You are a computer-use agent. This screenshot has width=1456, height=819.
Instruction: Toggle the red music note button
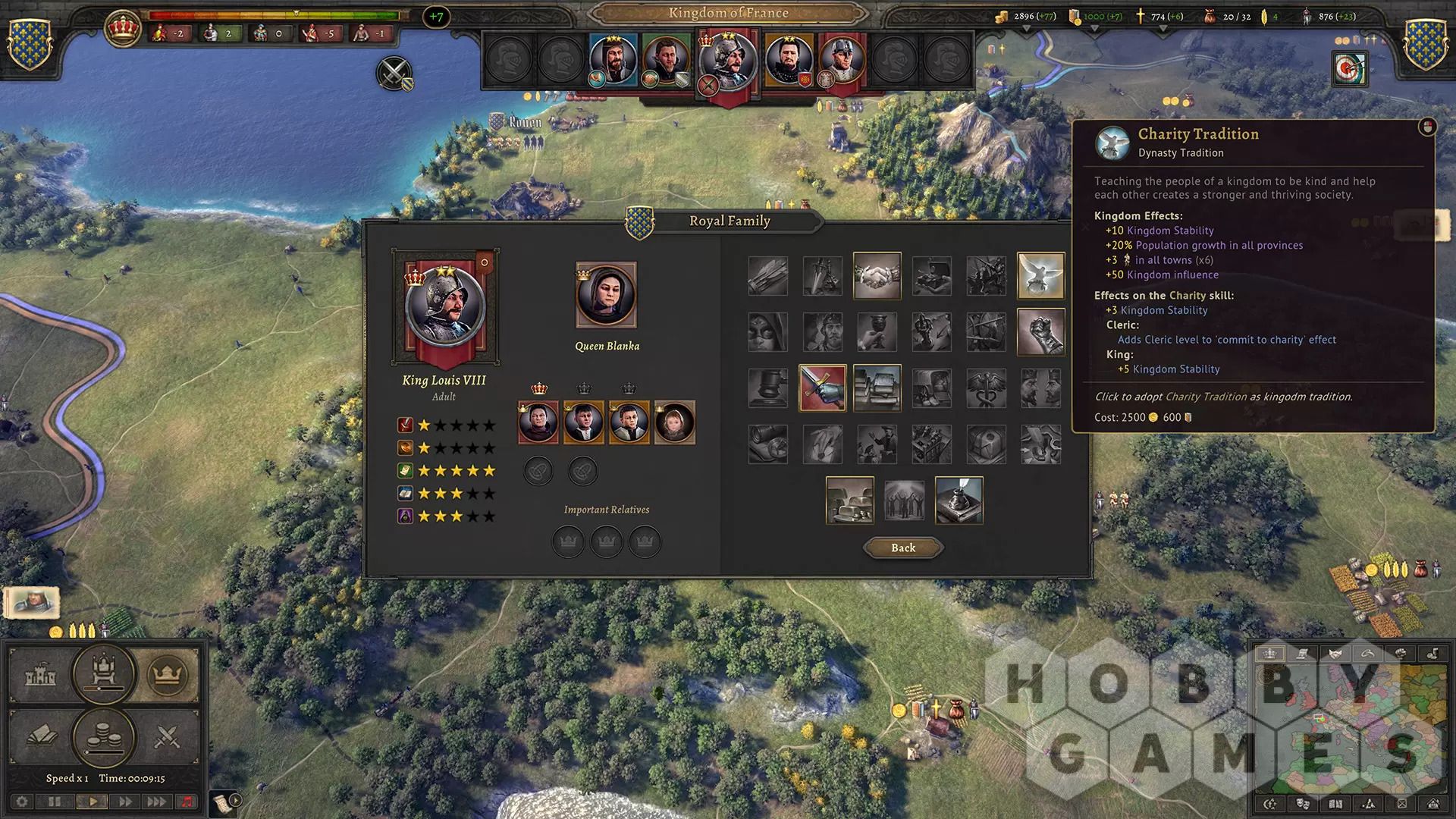[x=187, y=802]
